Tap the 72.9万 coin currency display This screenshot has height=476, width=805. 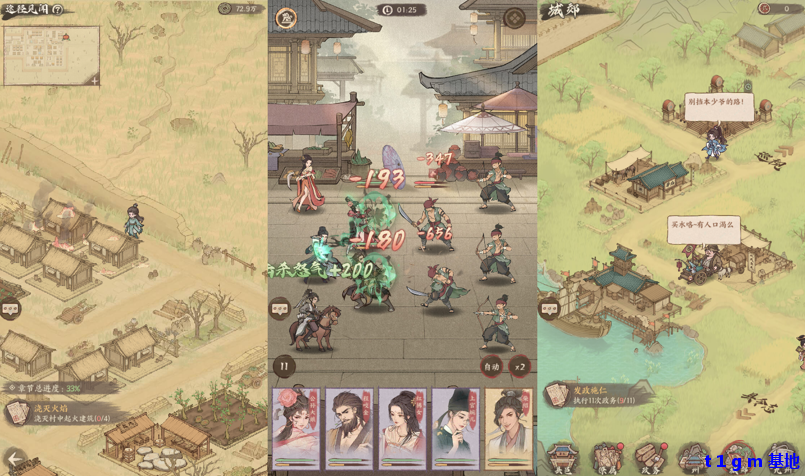coord(240,9)
